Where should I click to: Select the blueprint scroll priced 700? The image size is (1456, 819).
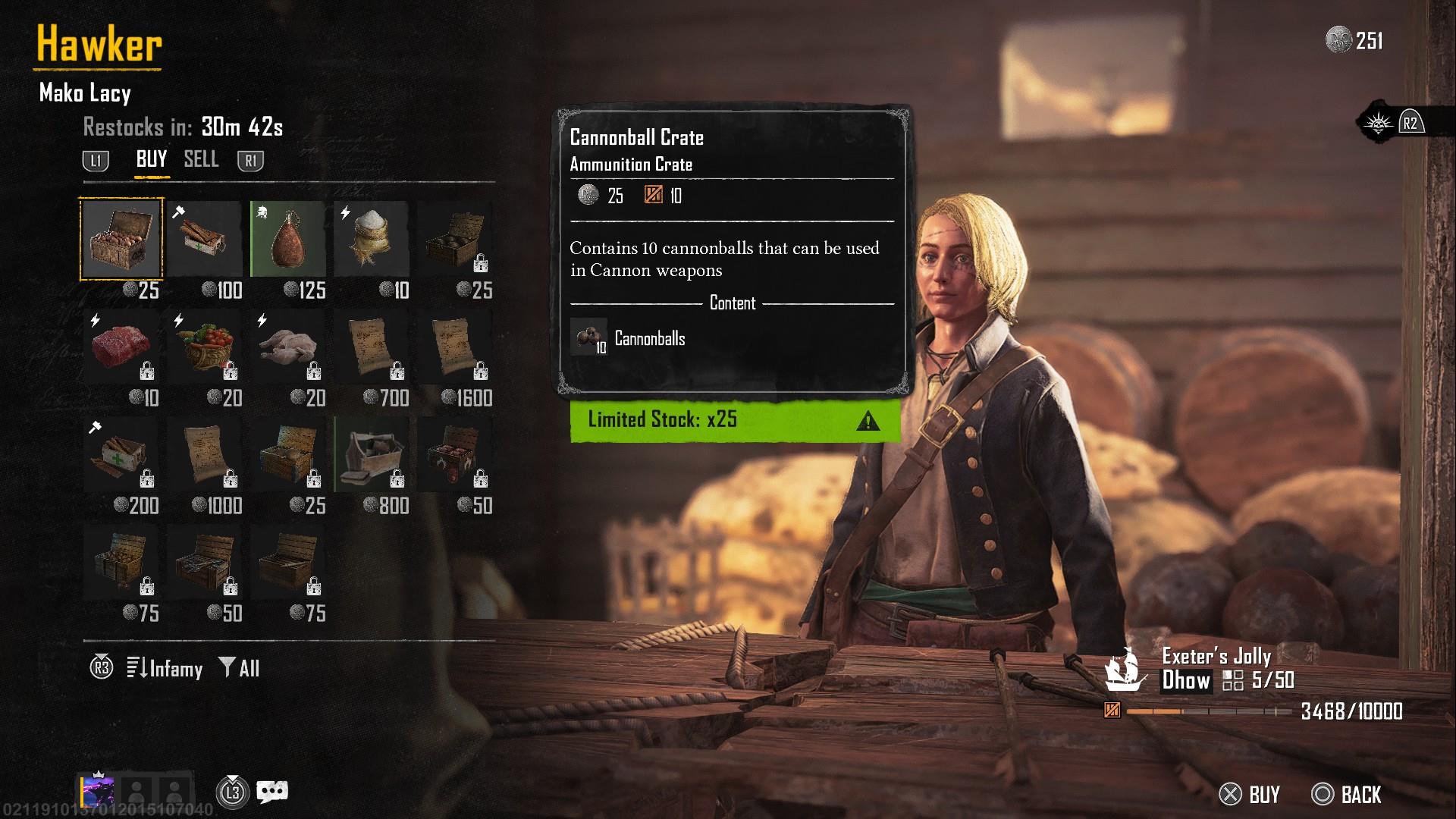point(372,347)
